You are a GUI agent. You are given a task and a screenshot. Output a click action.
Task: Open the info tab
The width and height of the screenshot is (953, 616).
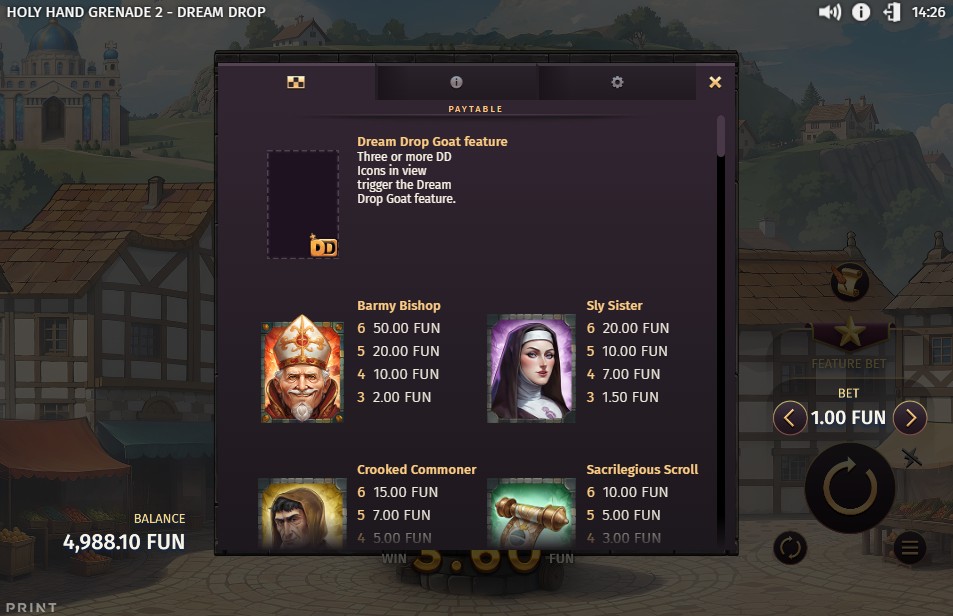coord(456,82)
